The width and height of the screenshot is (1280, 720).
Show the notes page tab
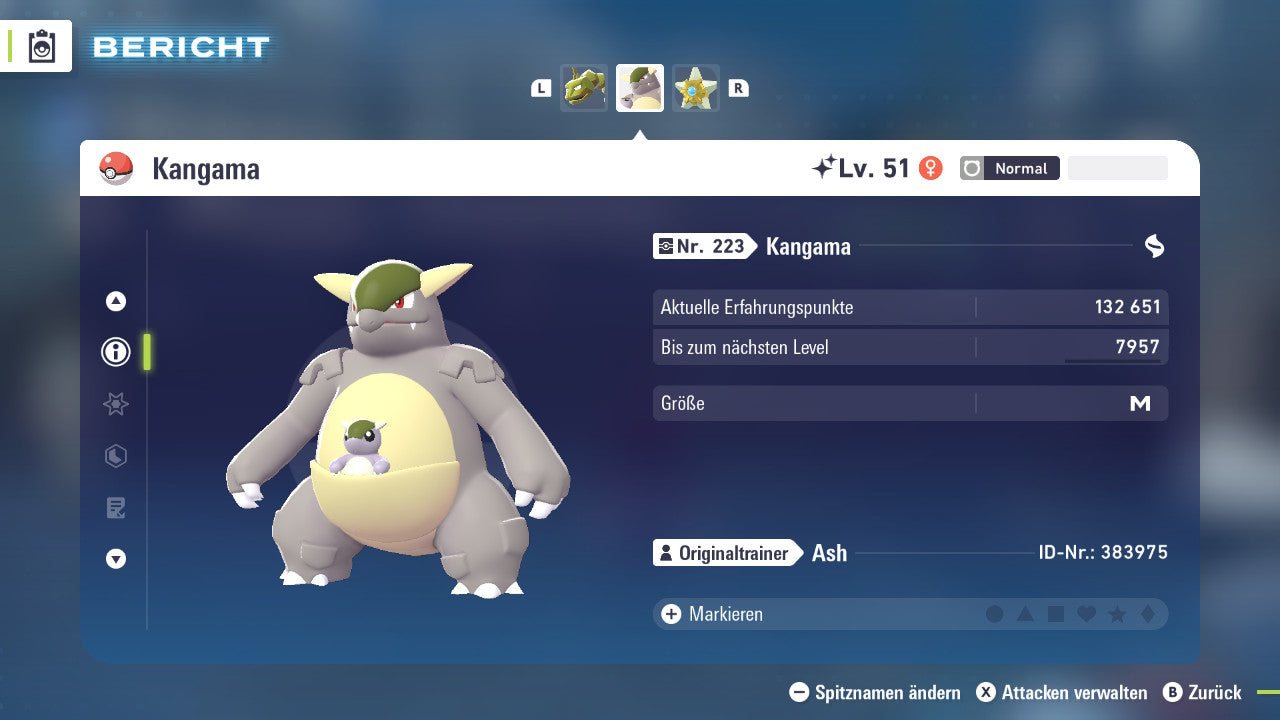coord(116,508)
